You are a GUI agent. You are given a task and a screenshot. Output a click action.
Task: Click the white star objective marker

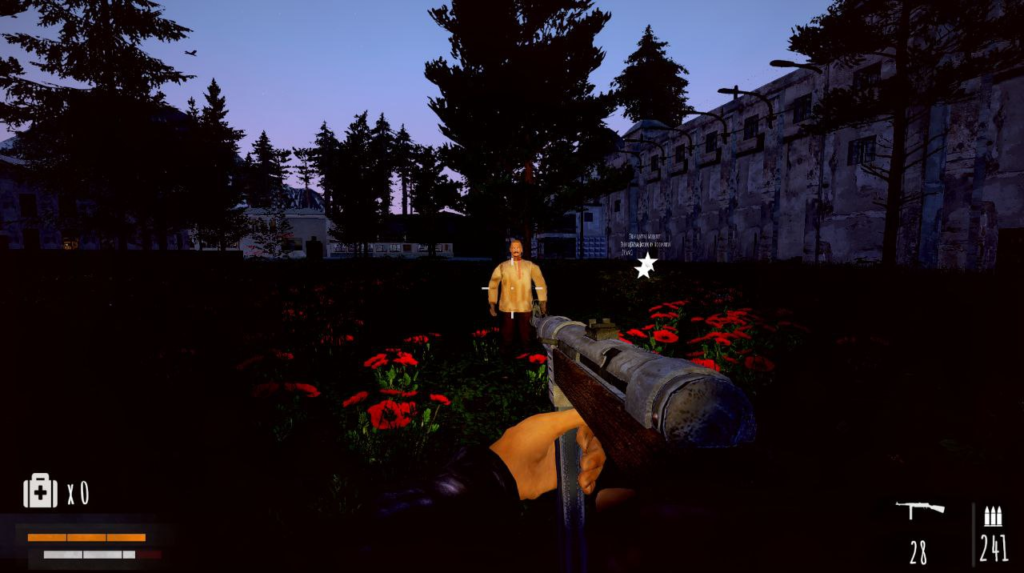click(x=646, y=266)
